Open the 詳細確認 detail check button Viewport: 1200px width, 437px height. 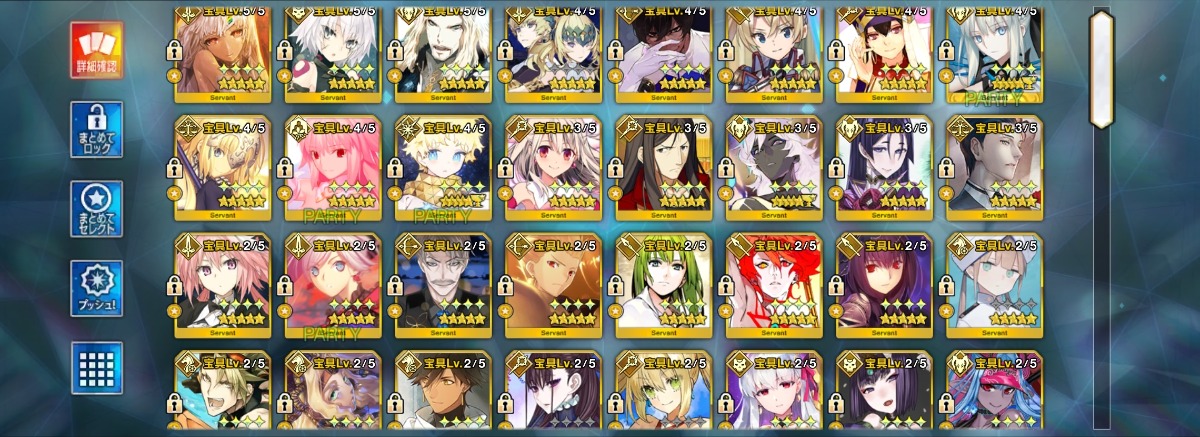pos(96,50)
